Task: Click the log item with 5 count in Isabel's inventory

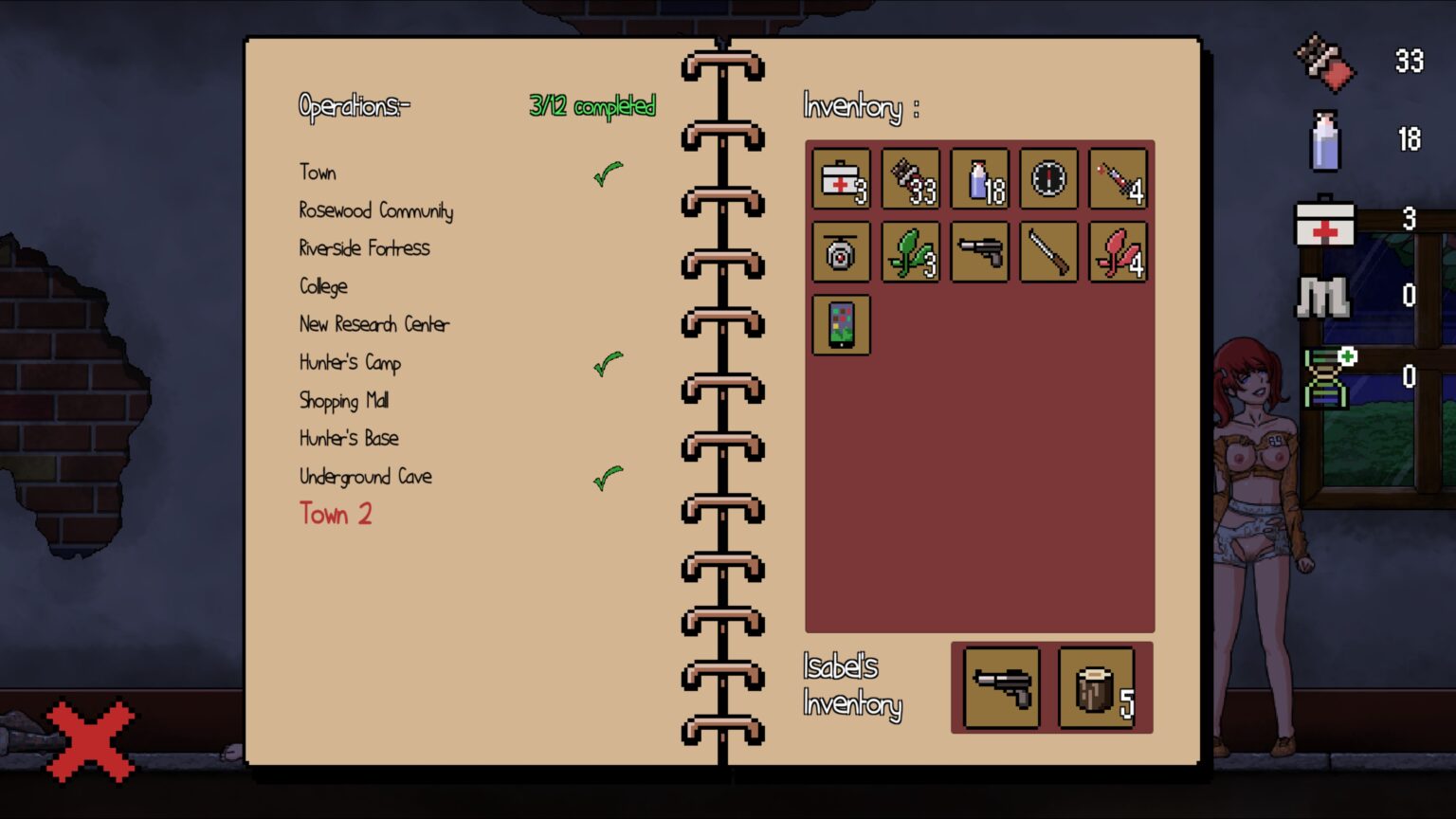Action: pos(1096,686)
